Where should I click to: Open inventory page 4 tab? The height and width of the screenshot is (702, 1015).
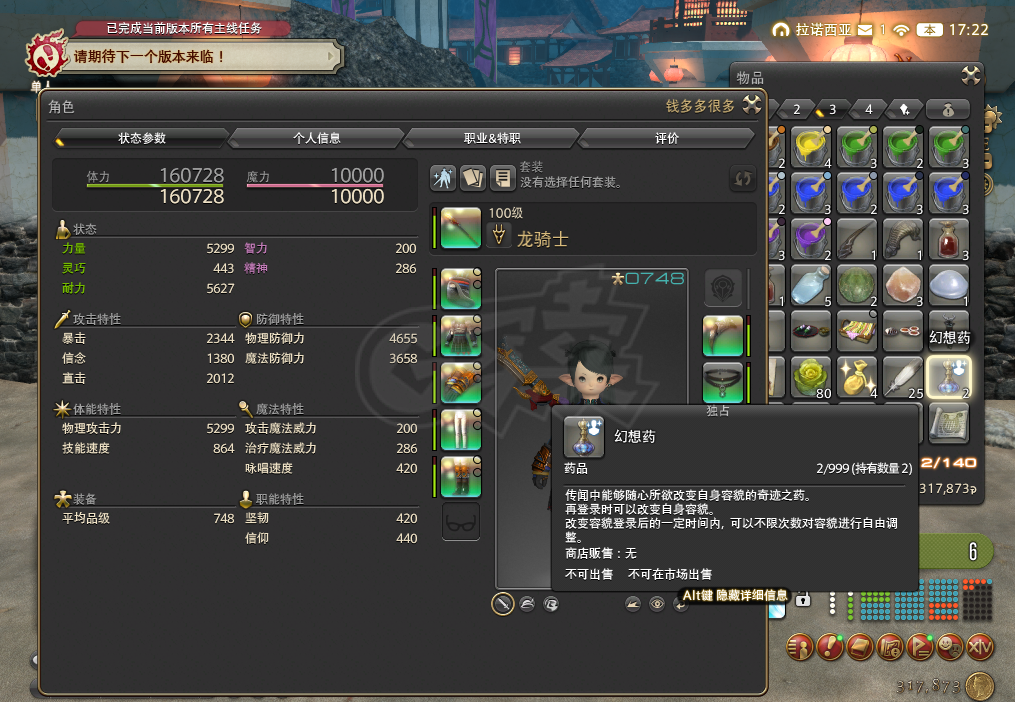[x=869, y=109]
